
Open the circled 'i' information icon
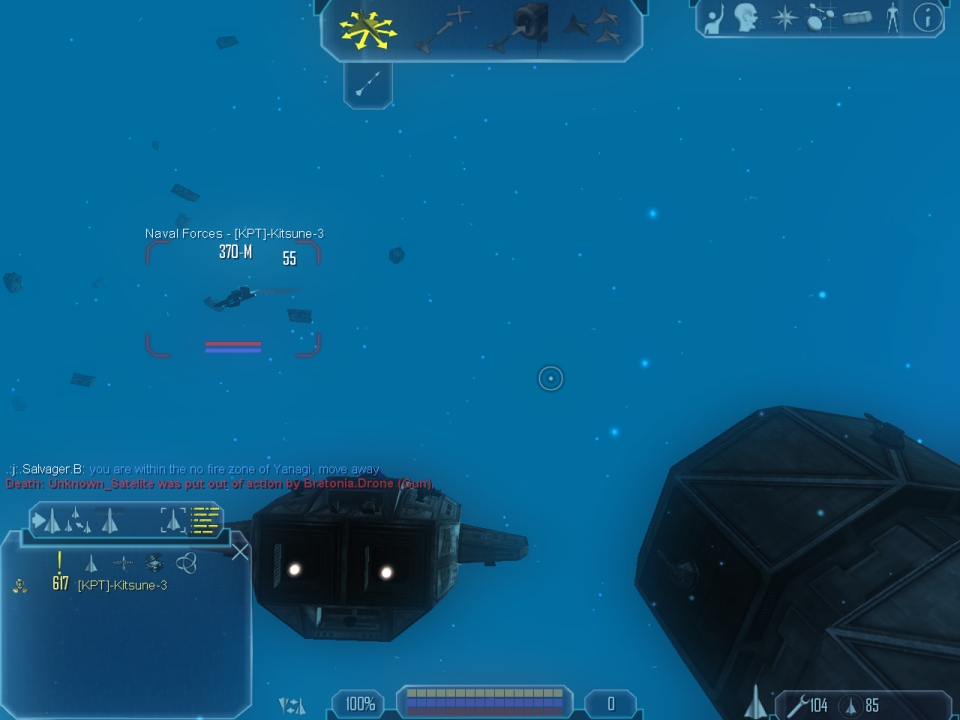(x=928, y=18)
